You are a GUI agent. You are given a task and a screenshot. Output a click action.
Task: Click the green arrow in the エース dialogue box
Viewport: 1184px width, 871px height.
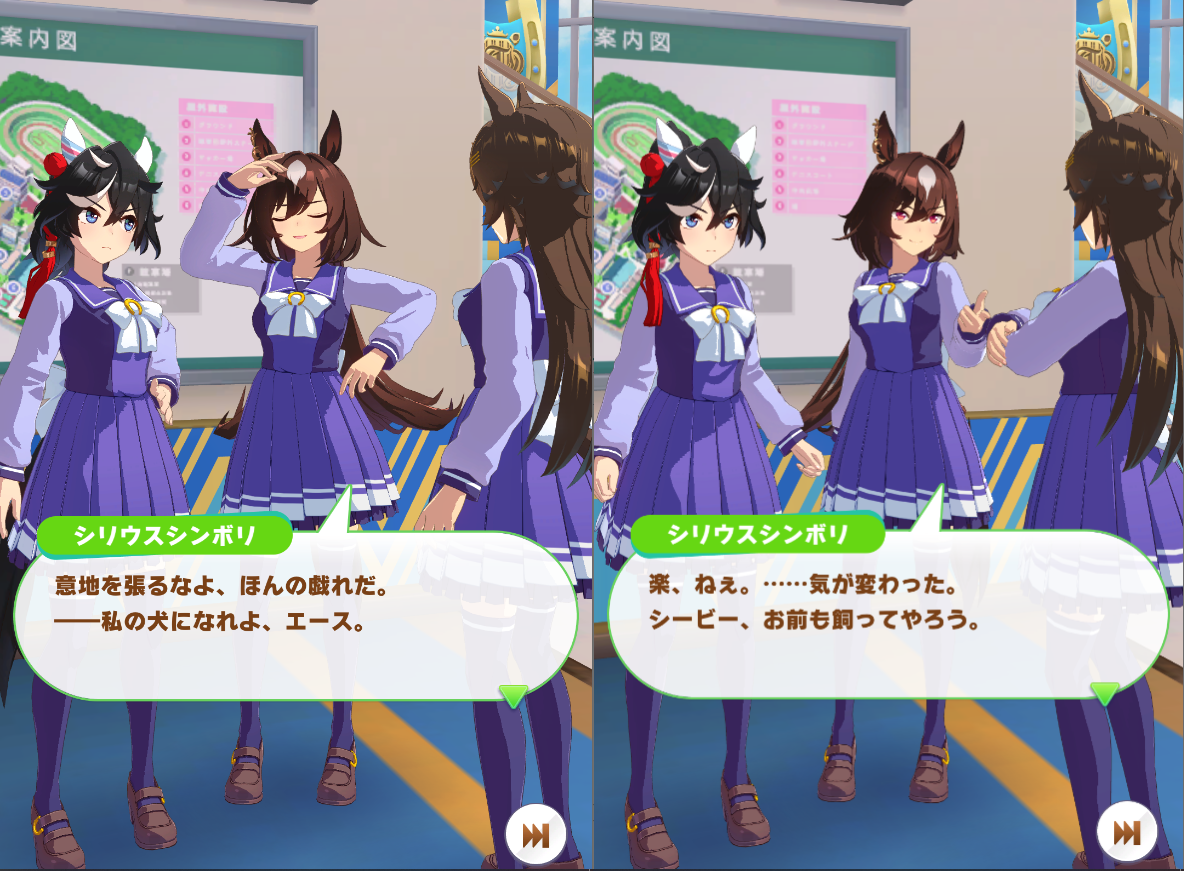click(x=513, y=695)
